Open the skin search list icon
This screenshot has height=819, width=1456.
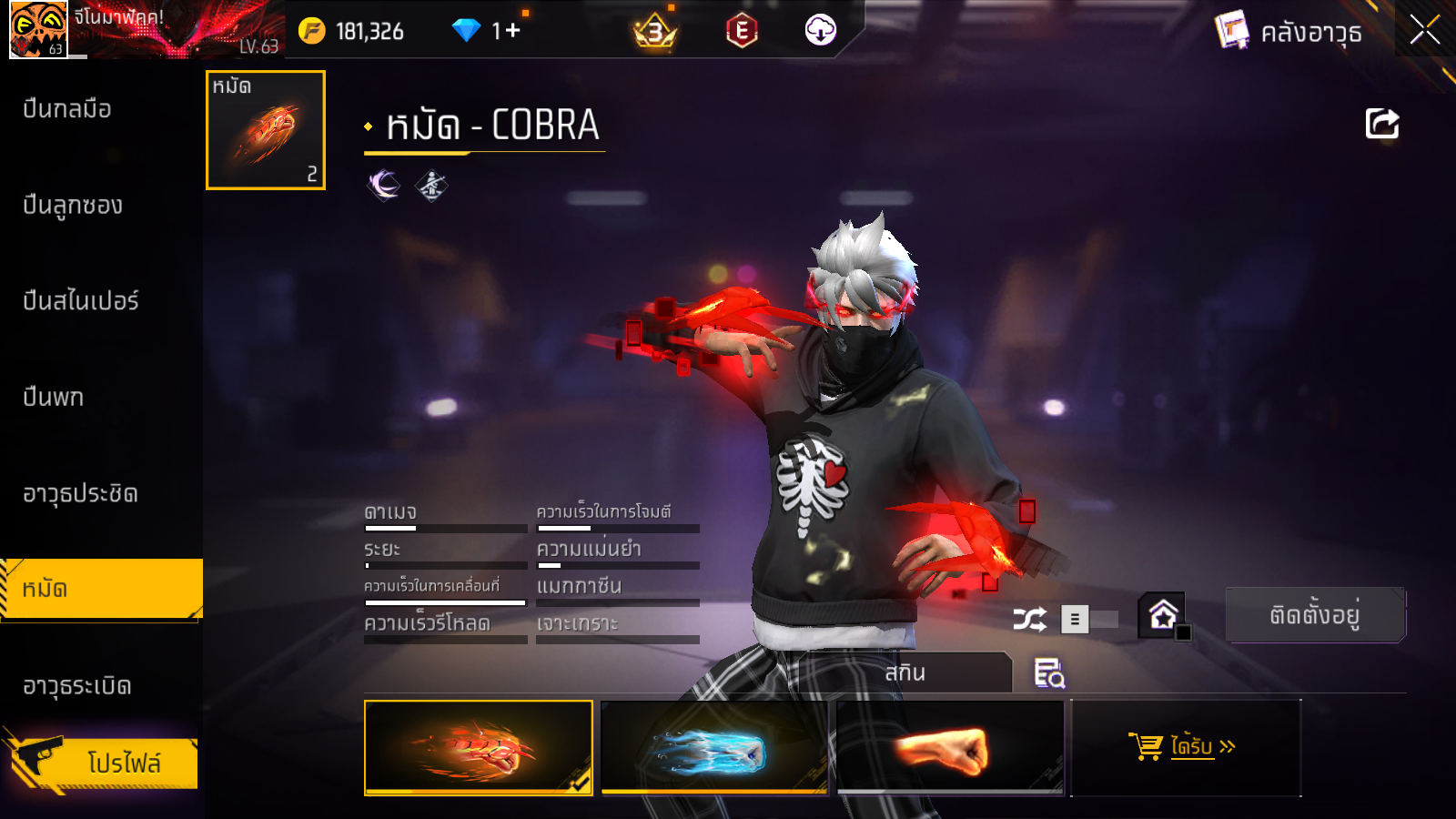tap(1049, 673)
